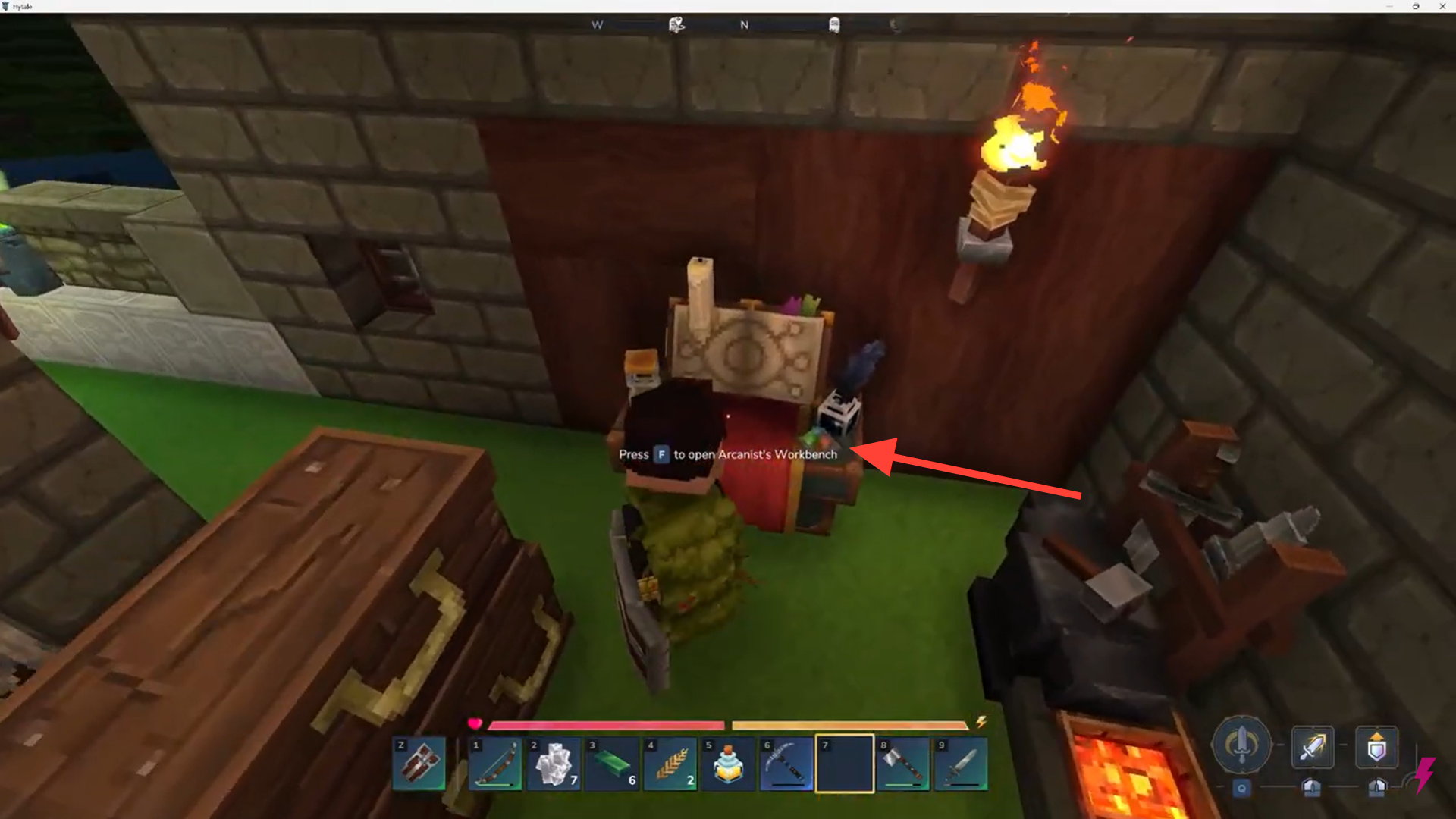Click the Press F Arcanist's Workbench prompt
The image size is (1456, 819).
click(726, 453)
